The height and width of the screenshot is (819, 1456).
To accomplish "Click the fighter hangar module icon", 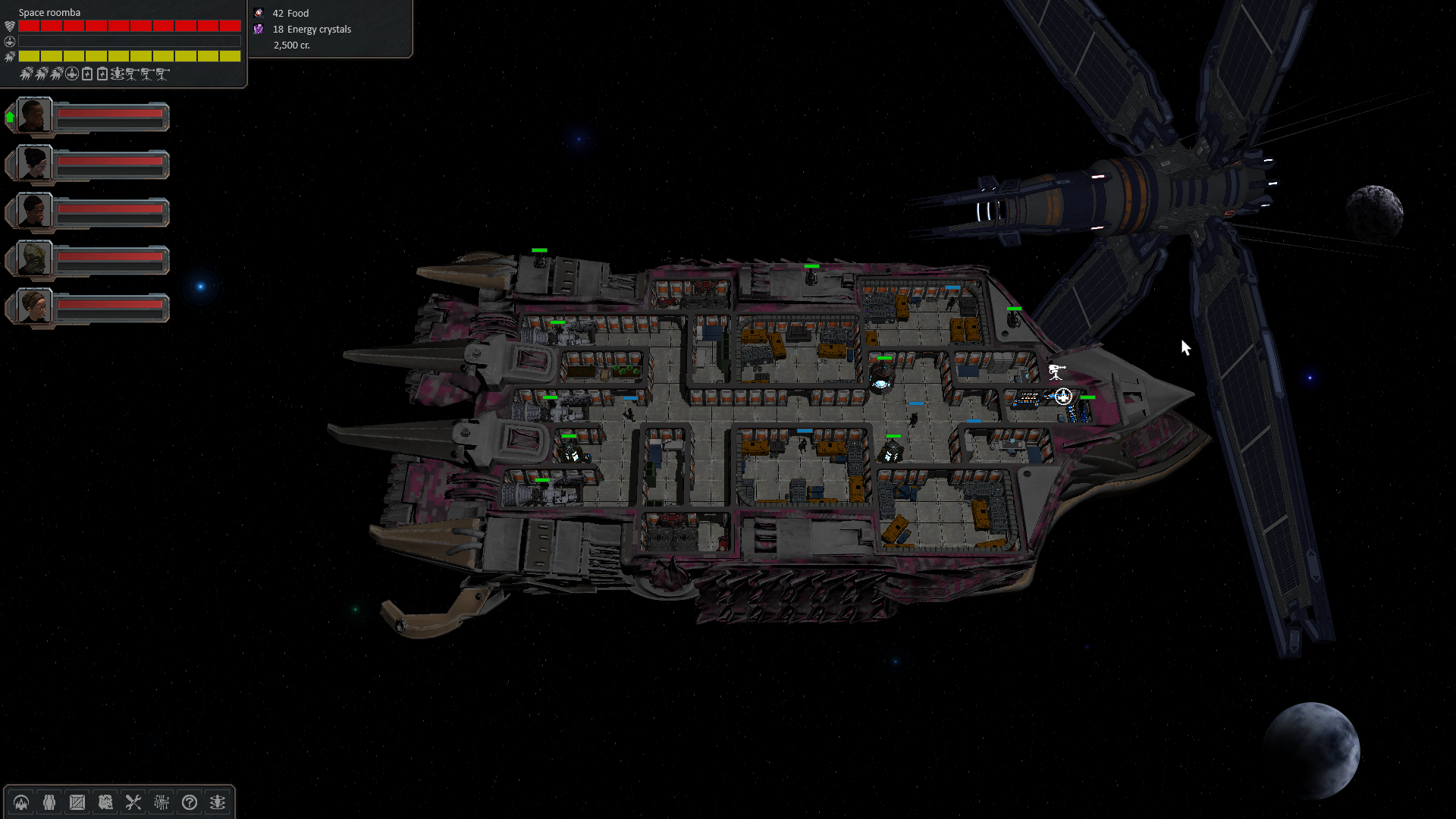I will pos(72,74).
